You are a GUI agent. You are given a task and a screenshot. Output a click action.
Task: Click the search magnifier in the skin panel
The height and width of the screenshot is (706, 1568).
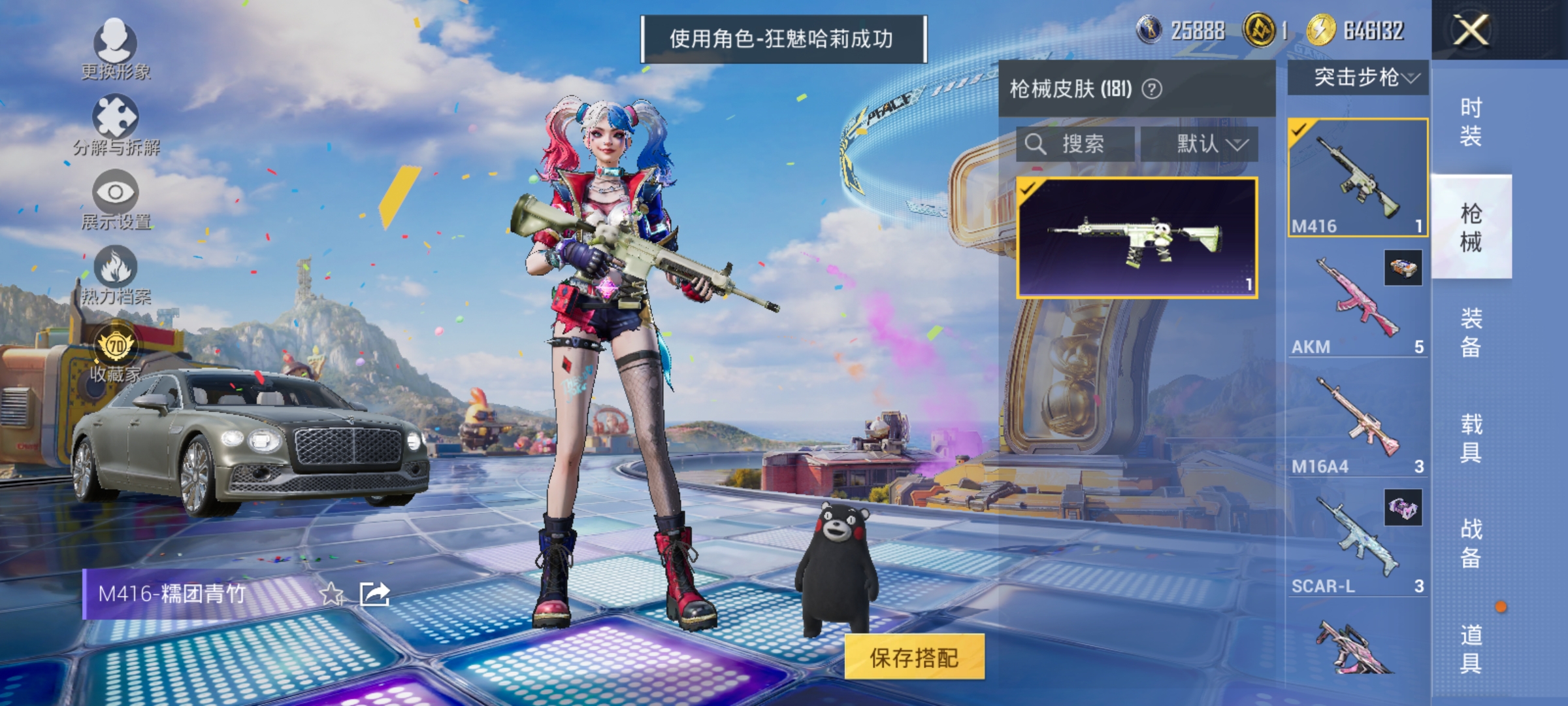coord(1036,144)
